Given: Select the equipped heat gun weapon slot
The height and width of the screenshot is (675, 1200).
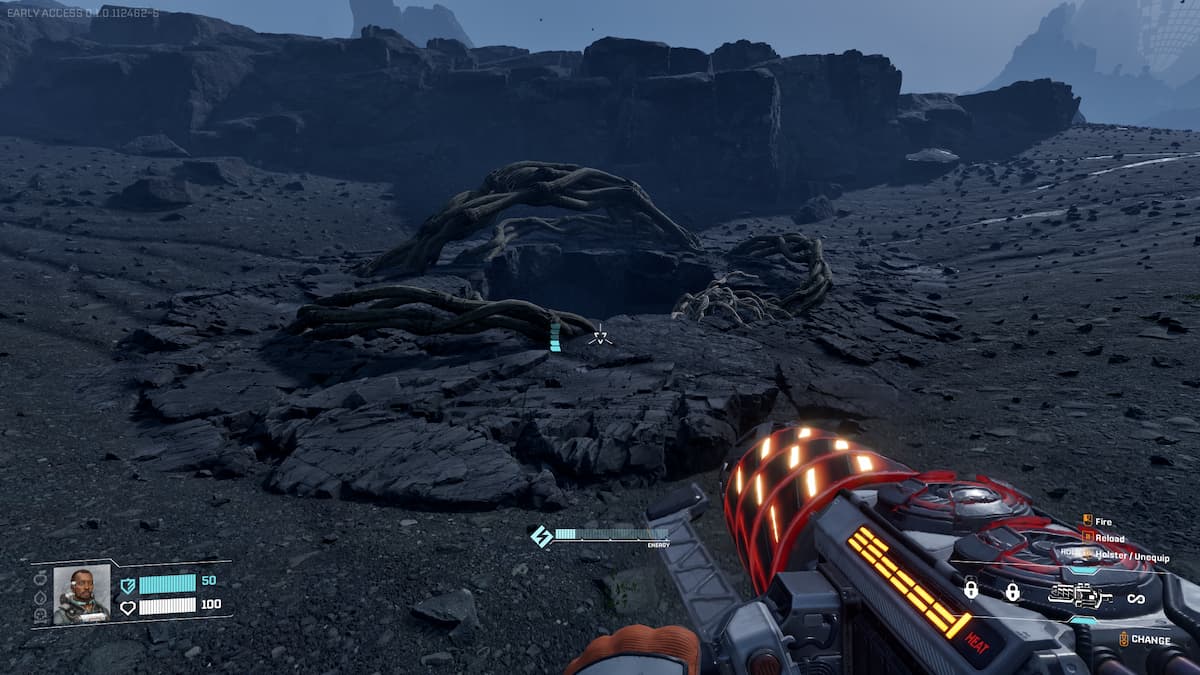Looking at the screenshot, I should point(1081,597).
